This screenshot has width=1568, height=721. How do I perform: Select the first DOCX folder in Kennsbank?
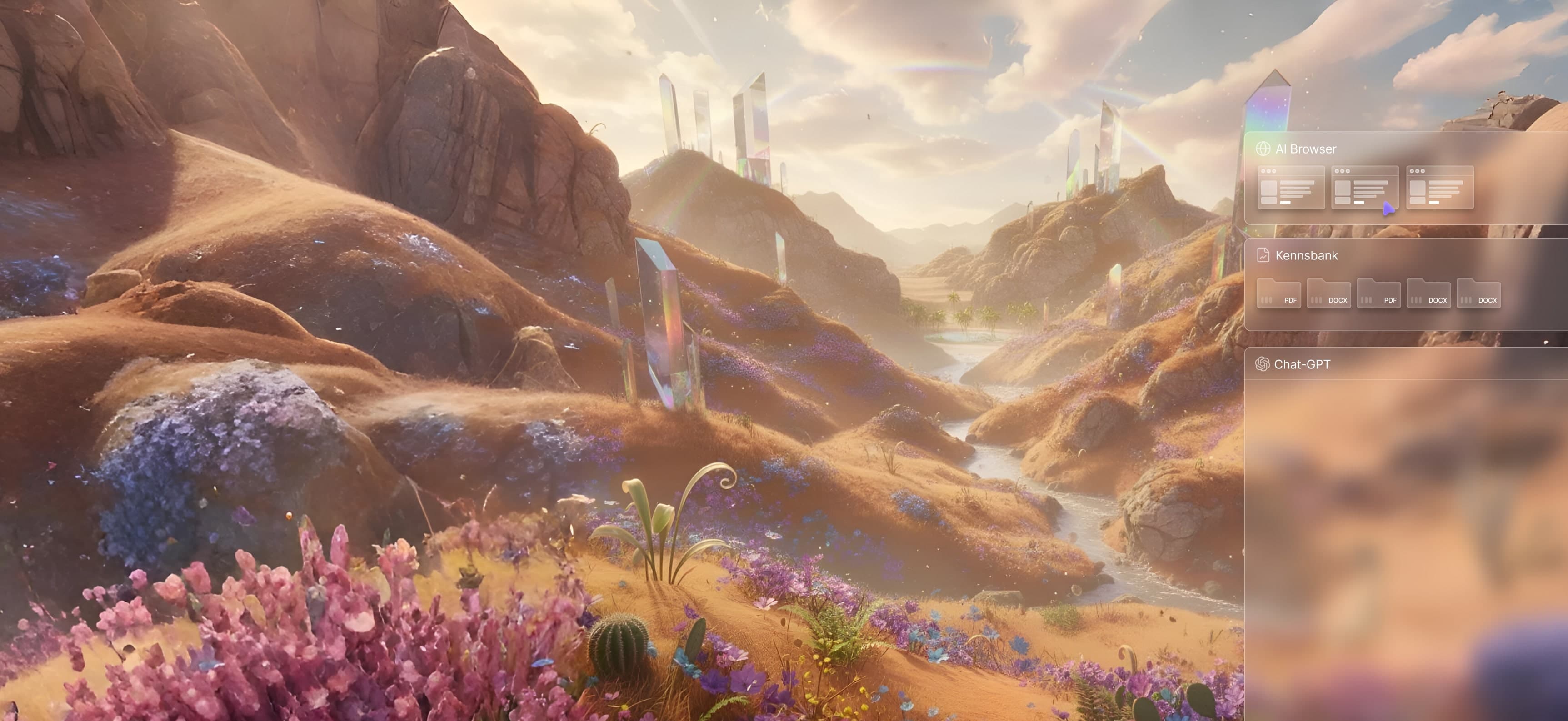1328,293
